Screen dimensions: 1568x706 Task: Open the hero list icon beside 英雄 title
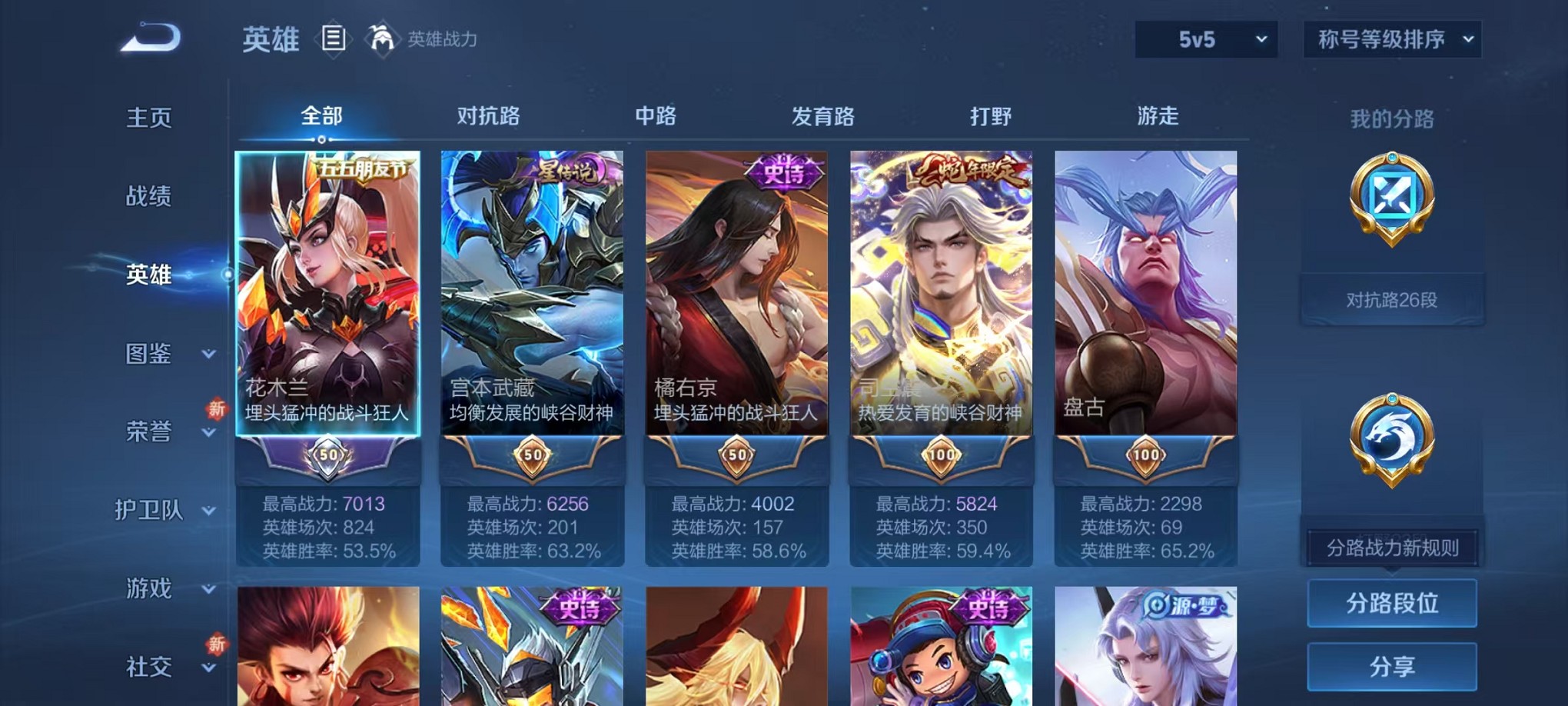coord(334,39)
